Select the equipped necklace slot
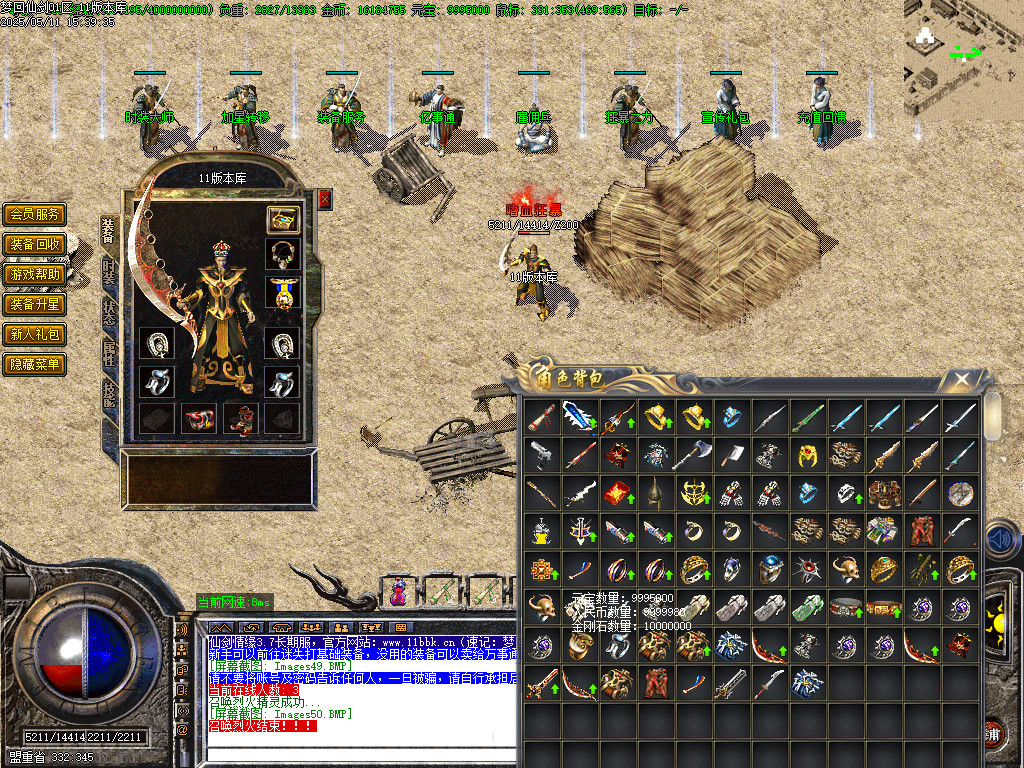 tap(283, 254)
